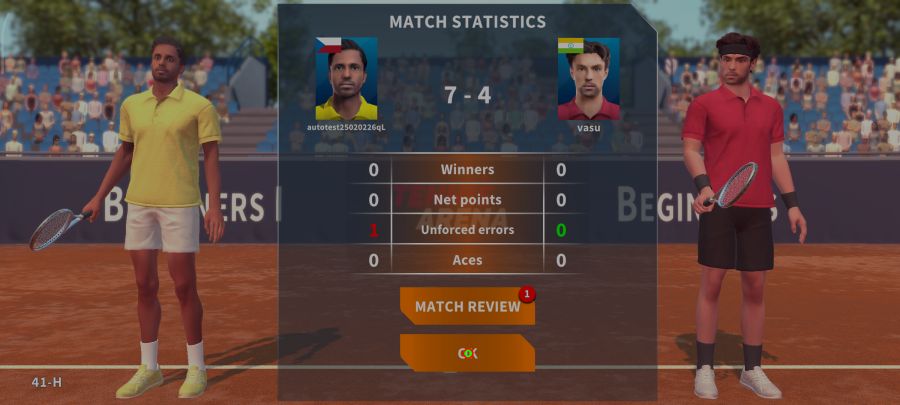Select vasu's player portrait
The height and width of the screenshot is (405, 900).
588,79
